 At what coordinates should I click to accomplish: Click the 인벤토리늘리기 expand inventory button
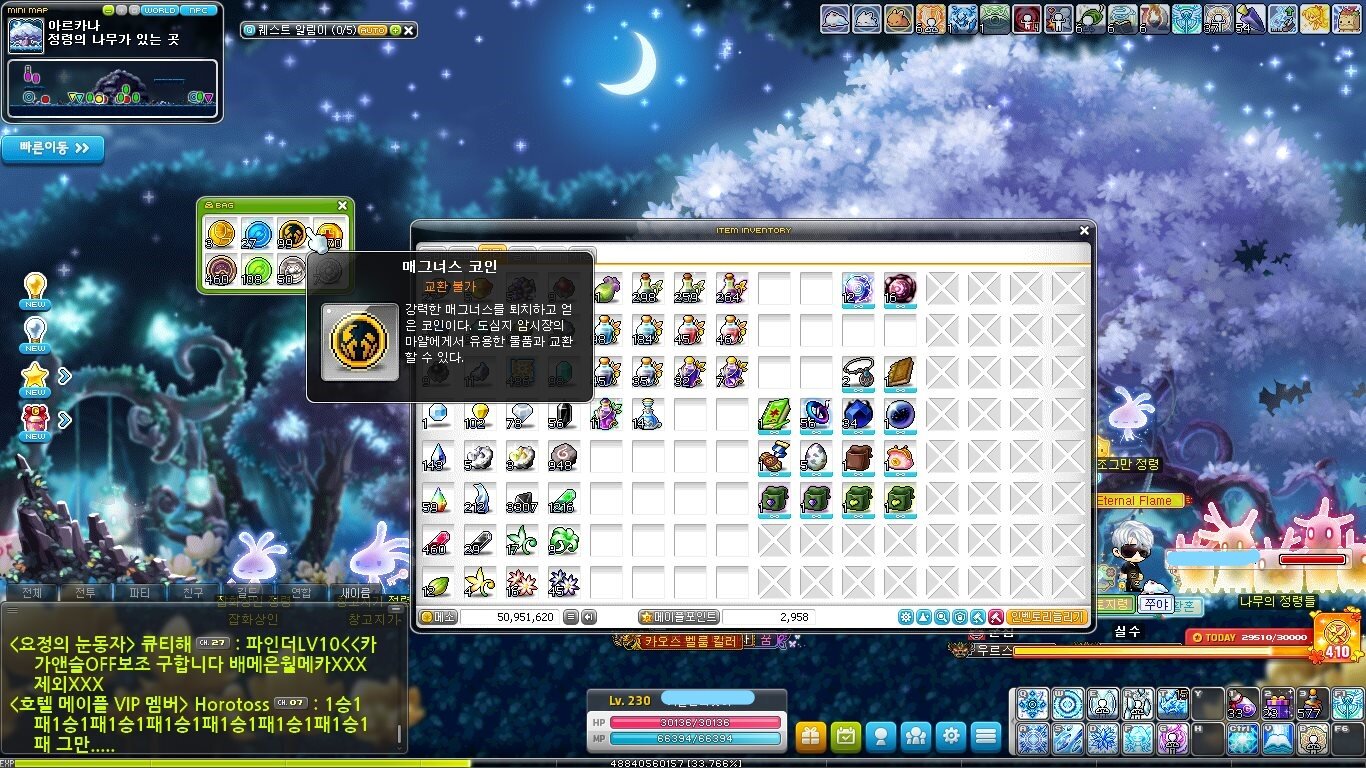tap(1048, 617)
